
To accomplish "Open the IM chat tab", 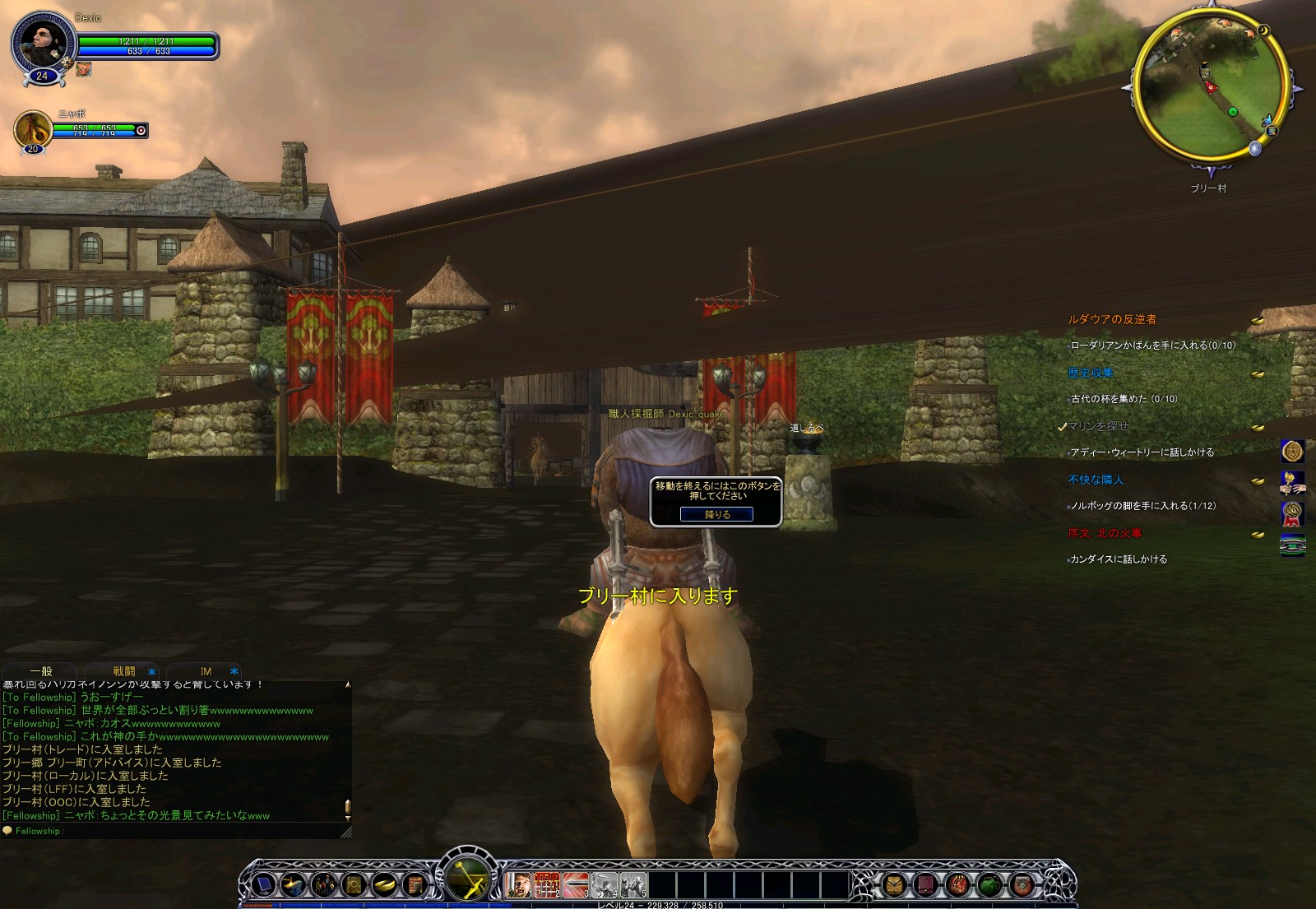I will coord(206,671).
